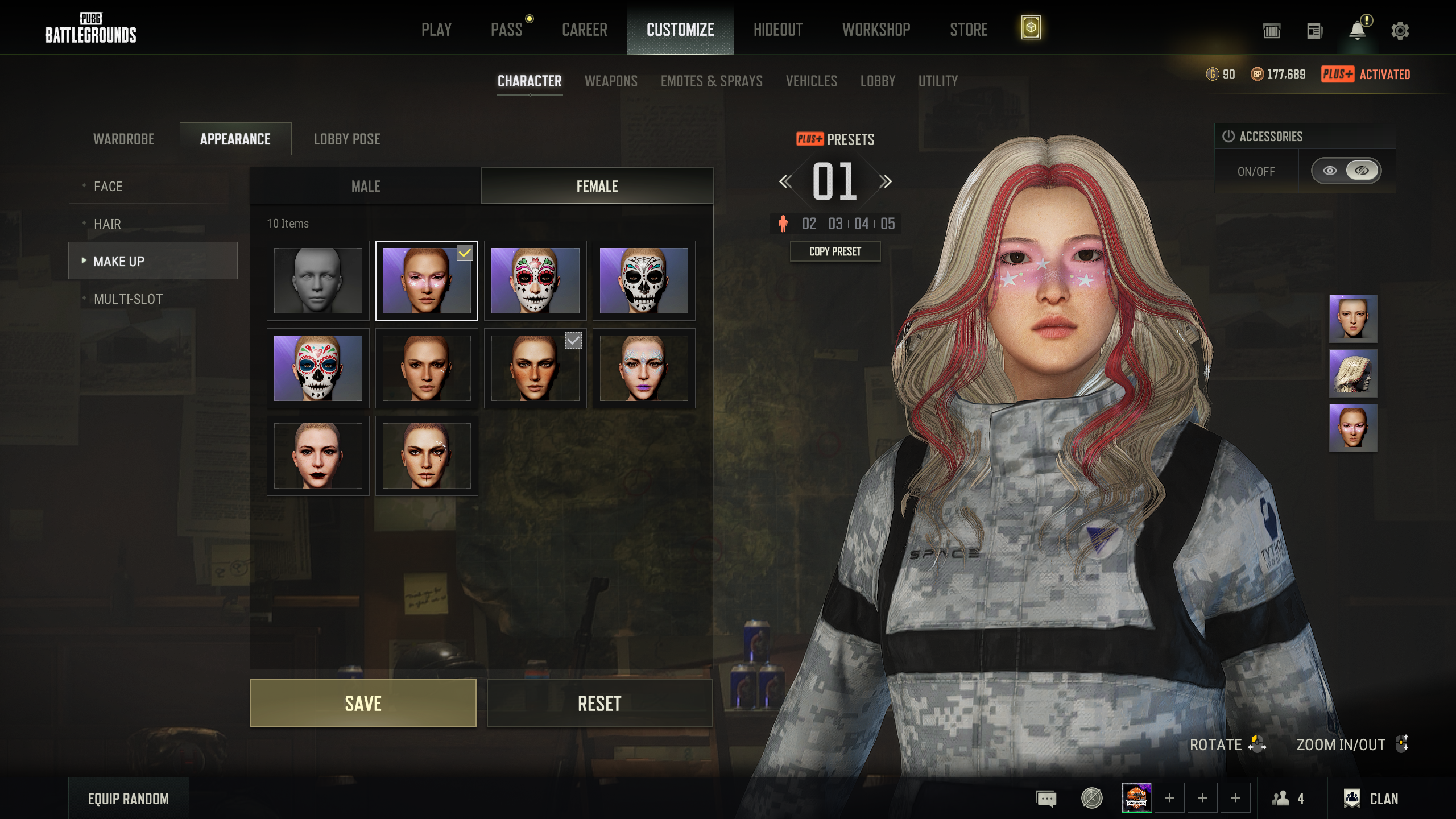The height and width of the screenshot is (819, 1456).
Task: Equip a random appearance
Action: (129, 799)
